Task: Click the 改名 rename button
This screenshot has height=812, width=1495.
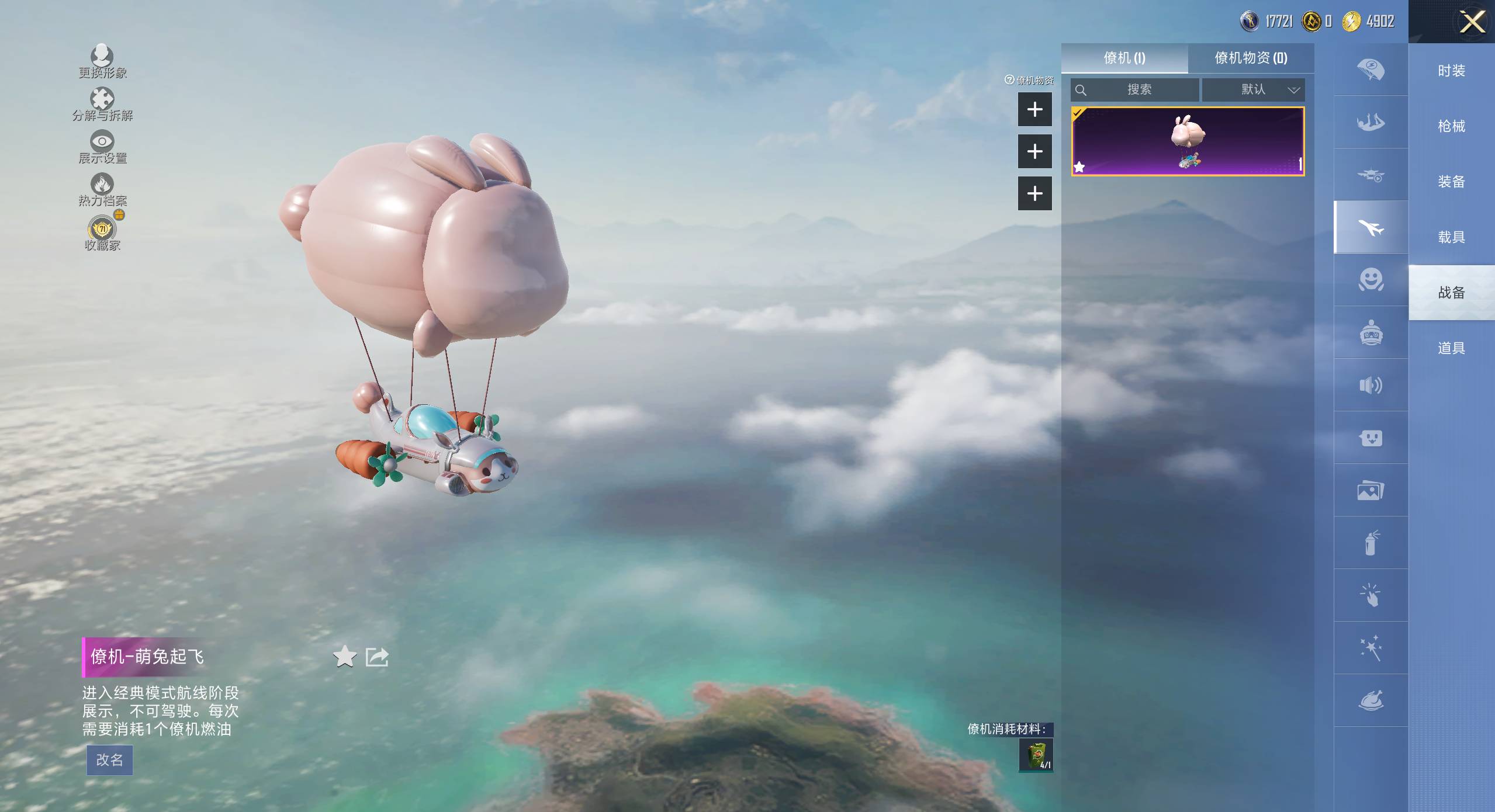Action: tap(110, 760)
